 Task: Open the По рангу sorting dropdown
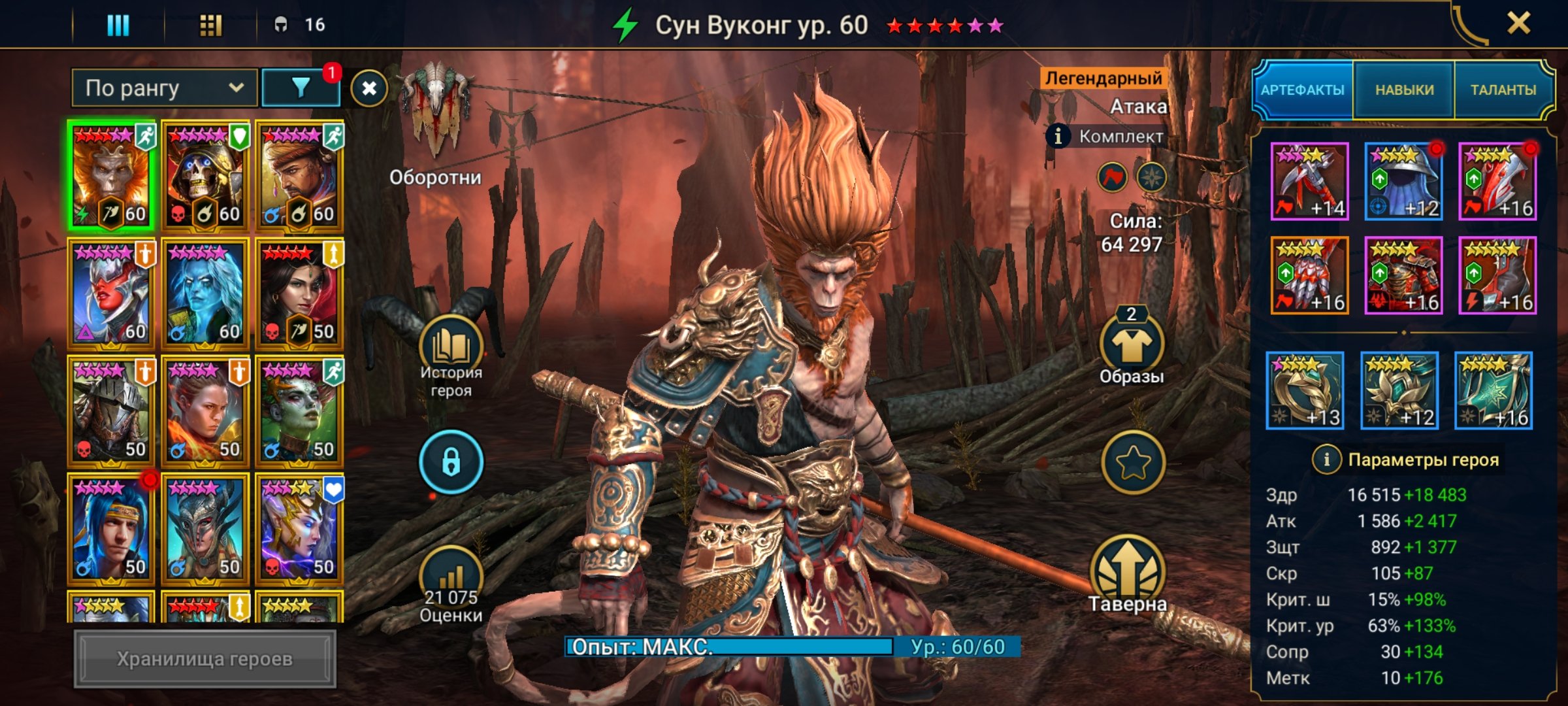click(x=164, y=88)
